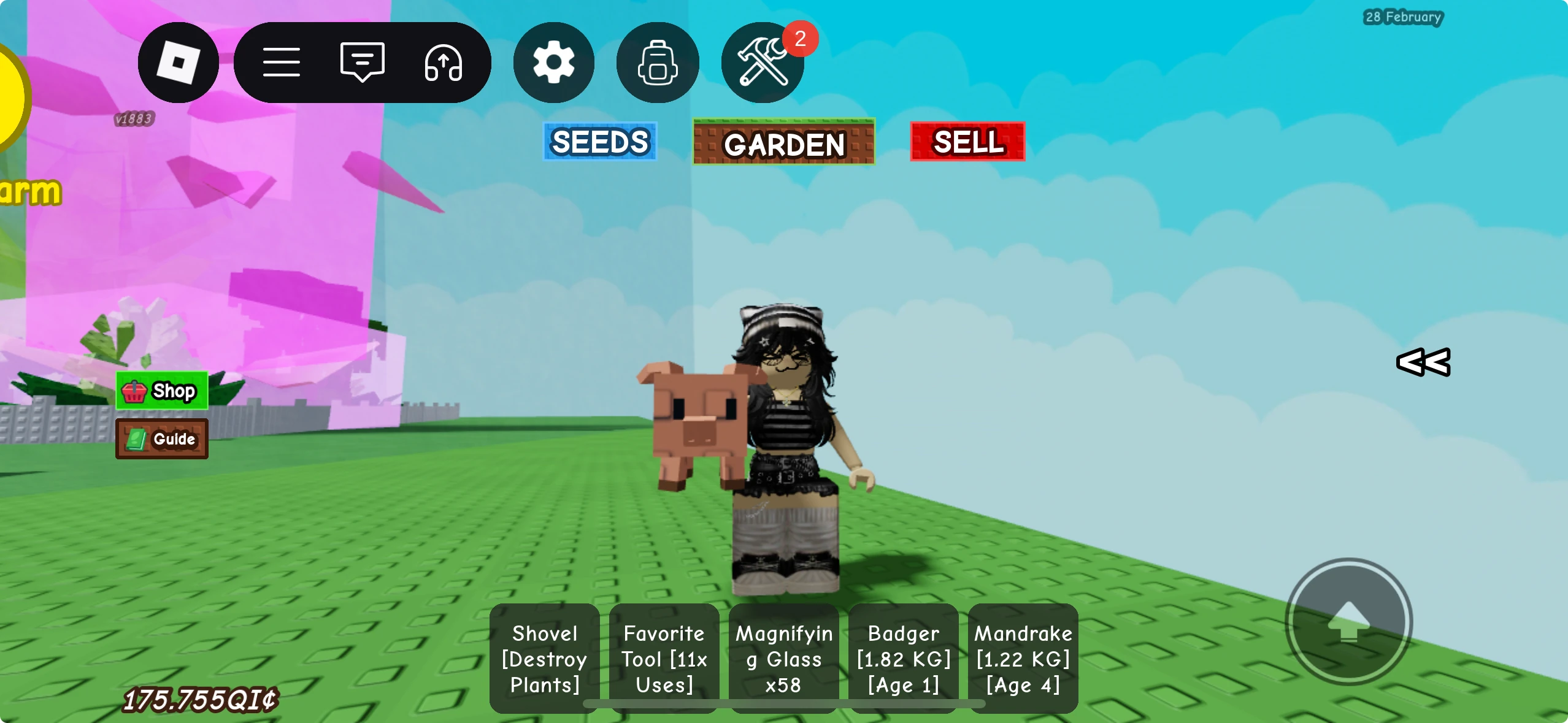Click the headphones audio icon
This screenshot has width=1568, height=723.
pos(444,63)
